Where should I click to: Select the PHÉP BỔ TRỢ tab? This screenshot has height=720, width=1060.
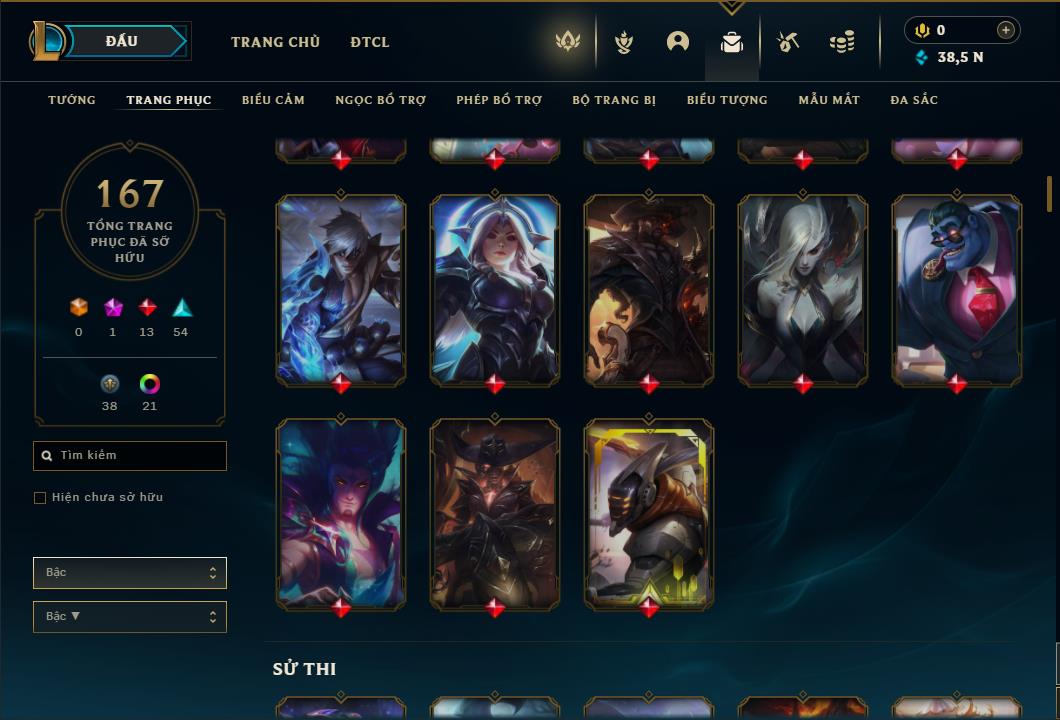tap(499, 100)
